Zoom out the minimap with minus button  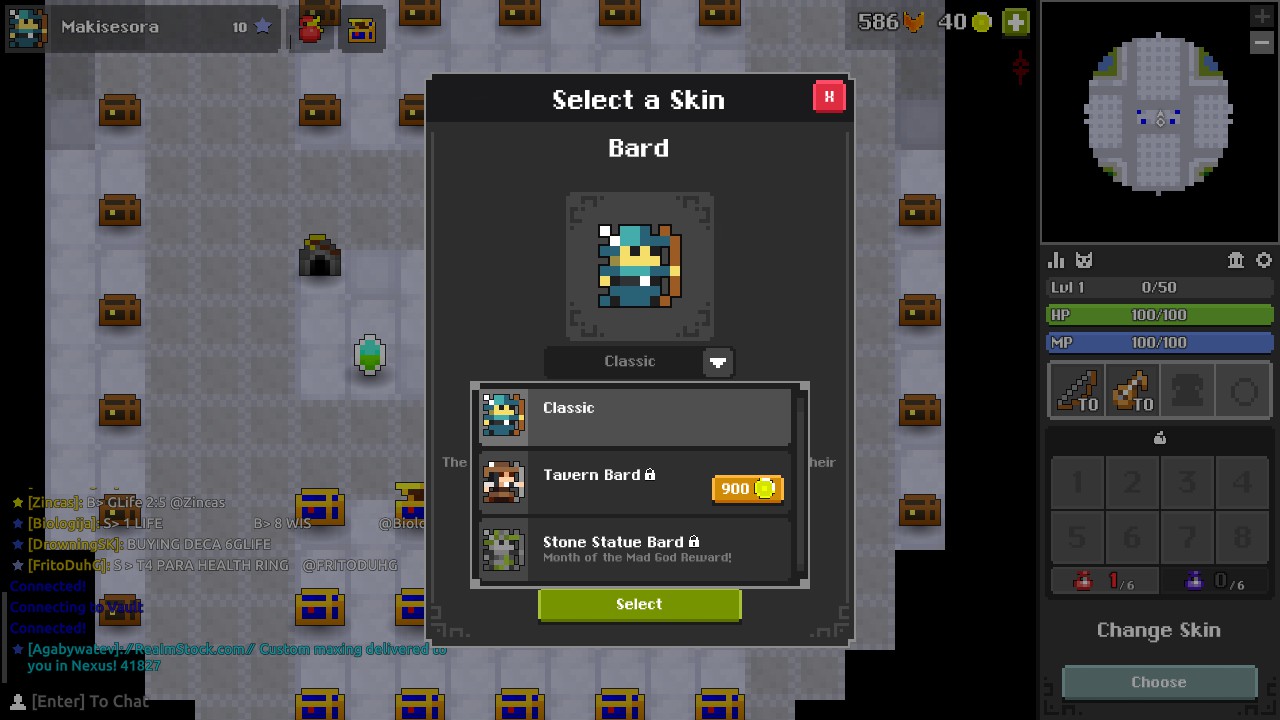pos(1262,42)
